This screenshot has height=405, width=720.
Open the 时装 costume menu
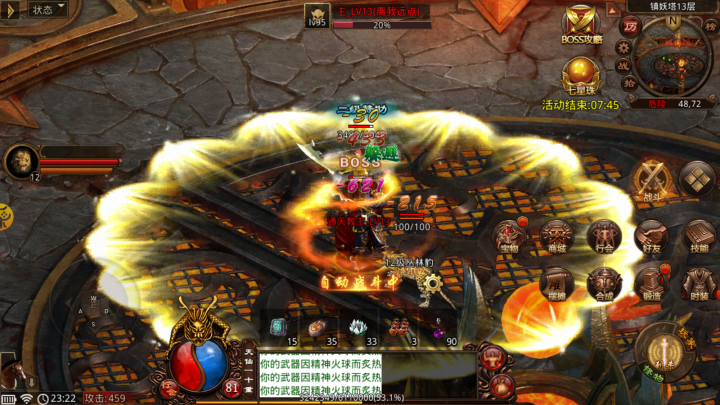pyautogui.click(x=697, y=283)
